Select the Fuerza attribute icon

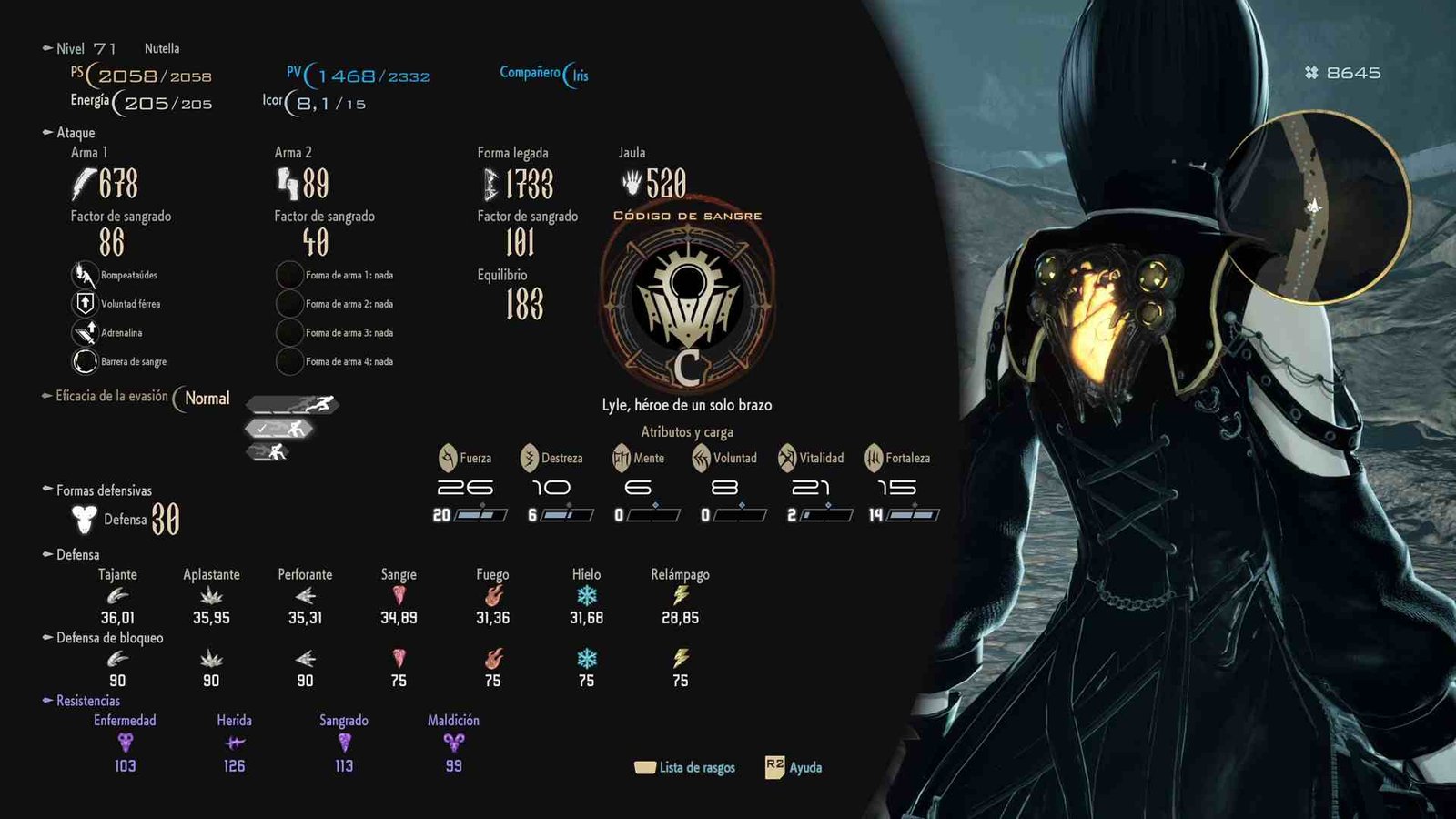pyautogui.click(x=446, y=458)
